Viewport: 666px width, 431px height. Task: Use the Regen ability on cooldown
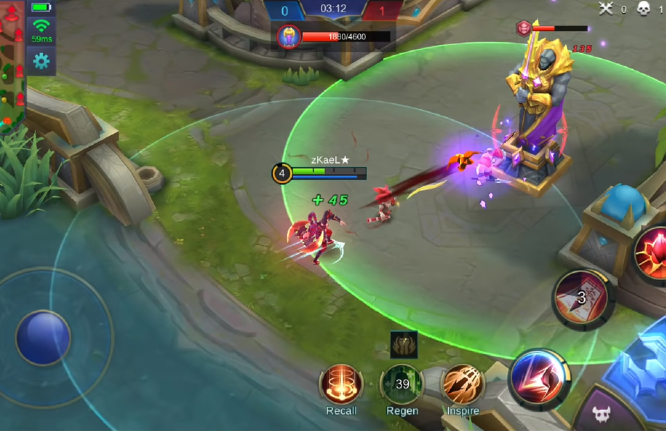[402, 384]
